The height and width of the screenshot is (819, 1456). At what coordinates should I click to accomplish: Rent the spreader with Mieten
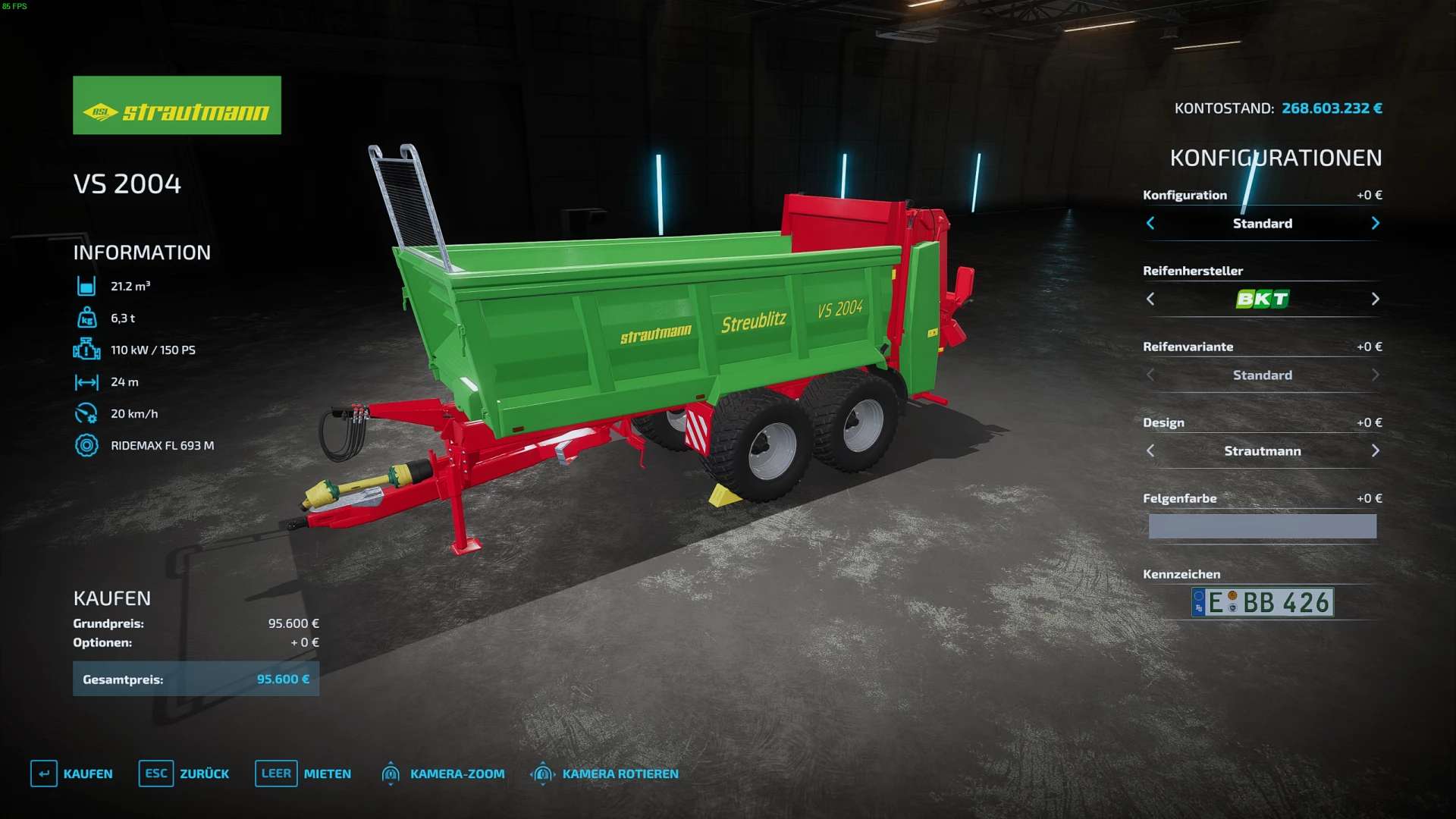point(303,773)
